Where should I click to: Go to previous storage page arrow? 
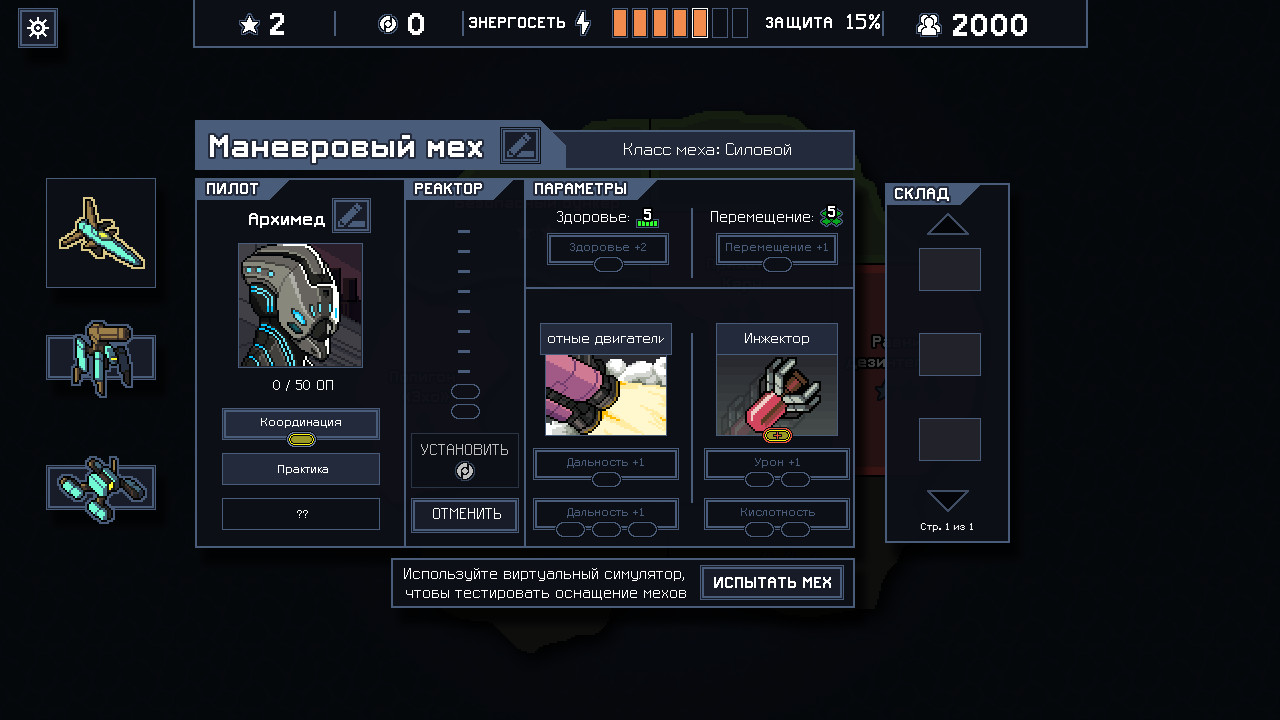(947, 224)
